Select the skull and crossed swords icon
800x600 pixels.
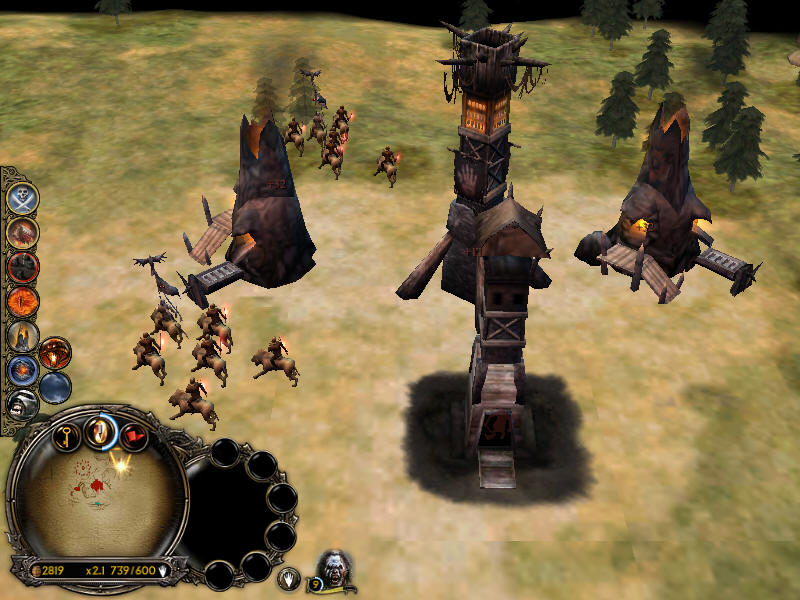coord(22,198)
